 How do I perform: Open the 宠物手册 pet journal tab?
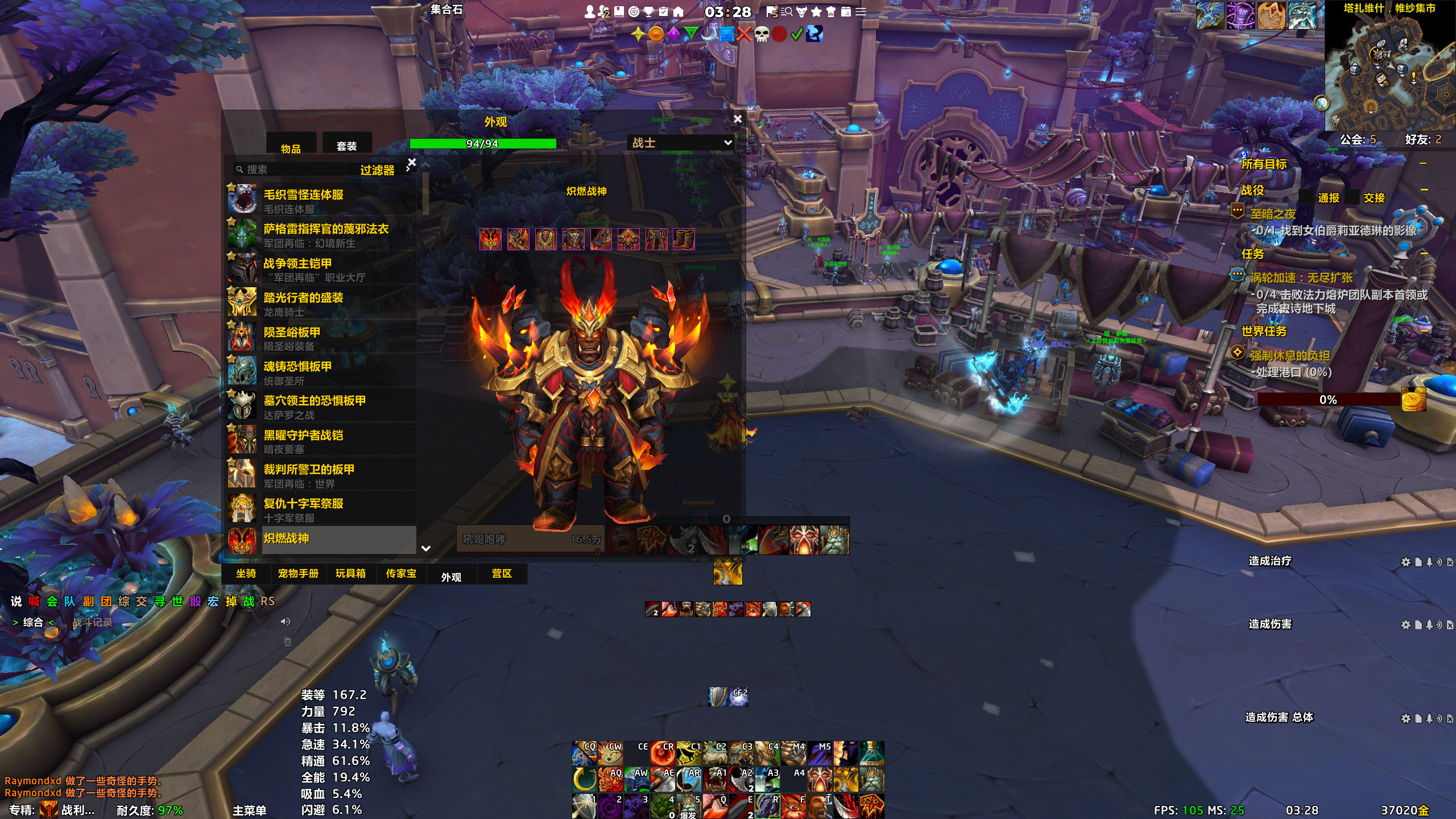298,573
